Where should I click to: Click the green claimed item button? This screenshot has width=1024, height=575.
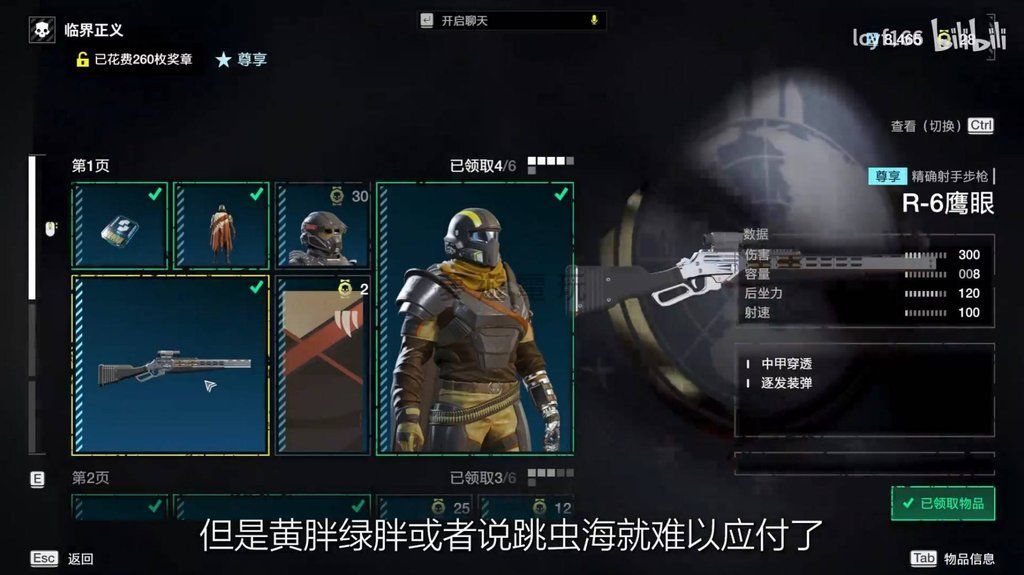(943, 503)
